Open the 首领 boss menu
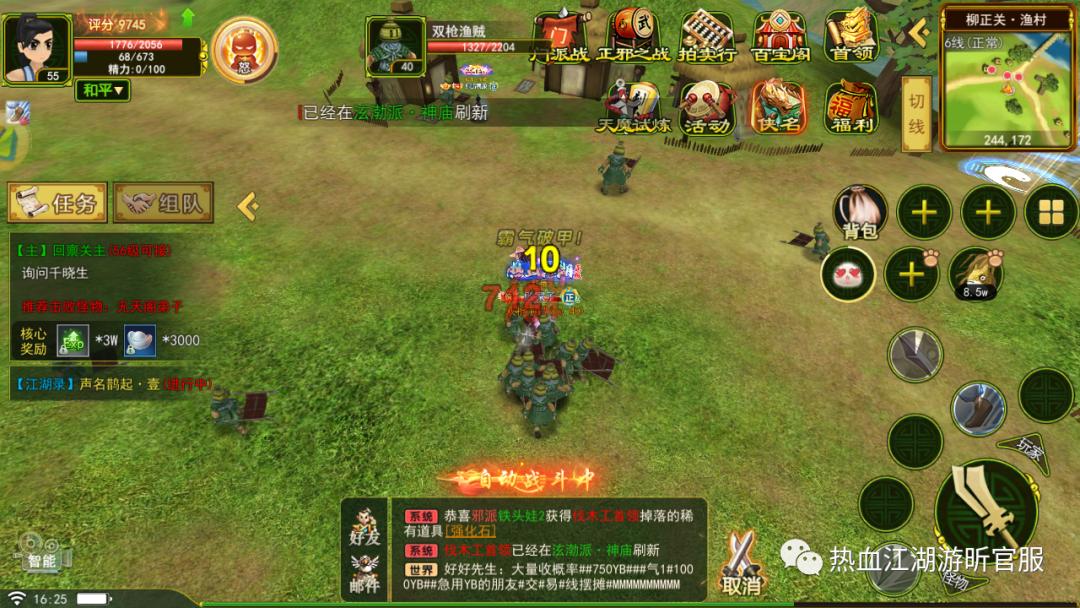The image size is (1080, 608). (851, 36)
